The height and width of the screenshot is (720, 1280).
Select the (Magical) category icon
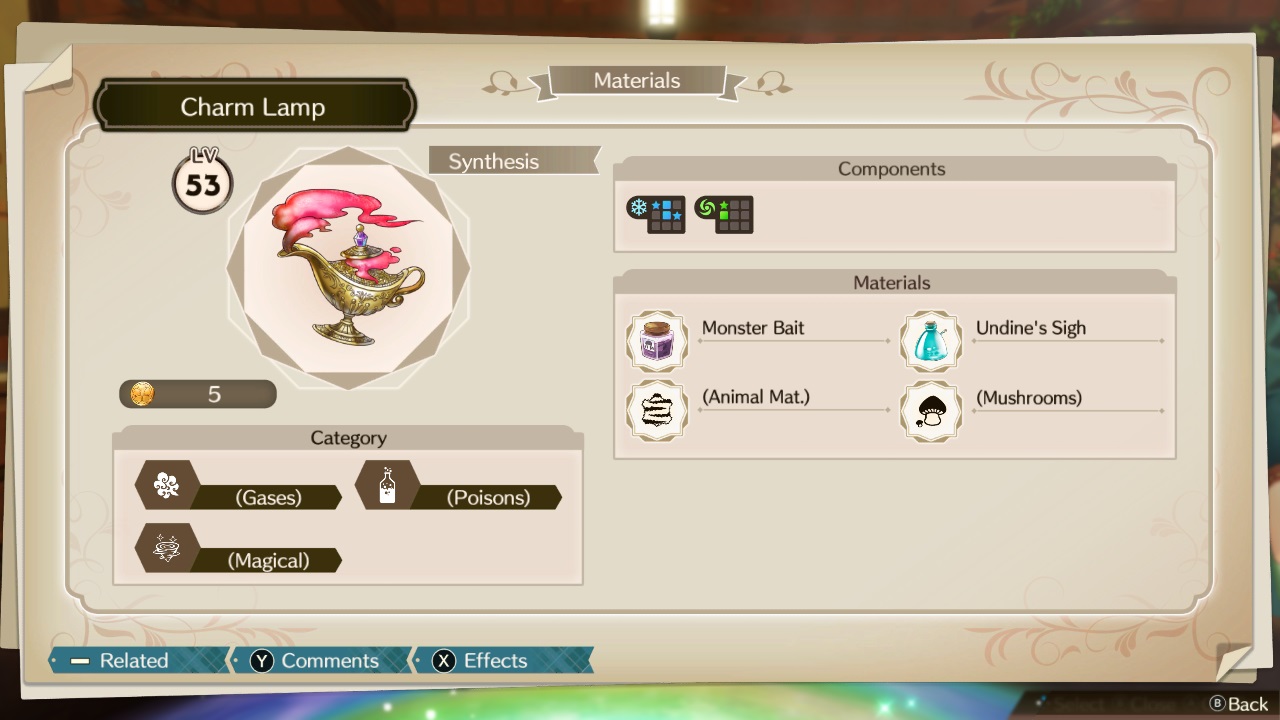click(165, 548)
